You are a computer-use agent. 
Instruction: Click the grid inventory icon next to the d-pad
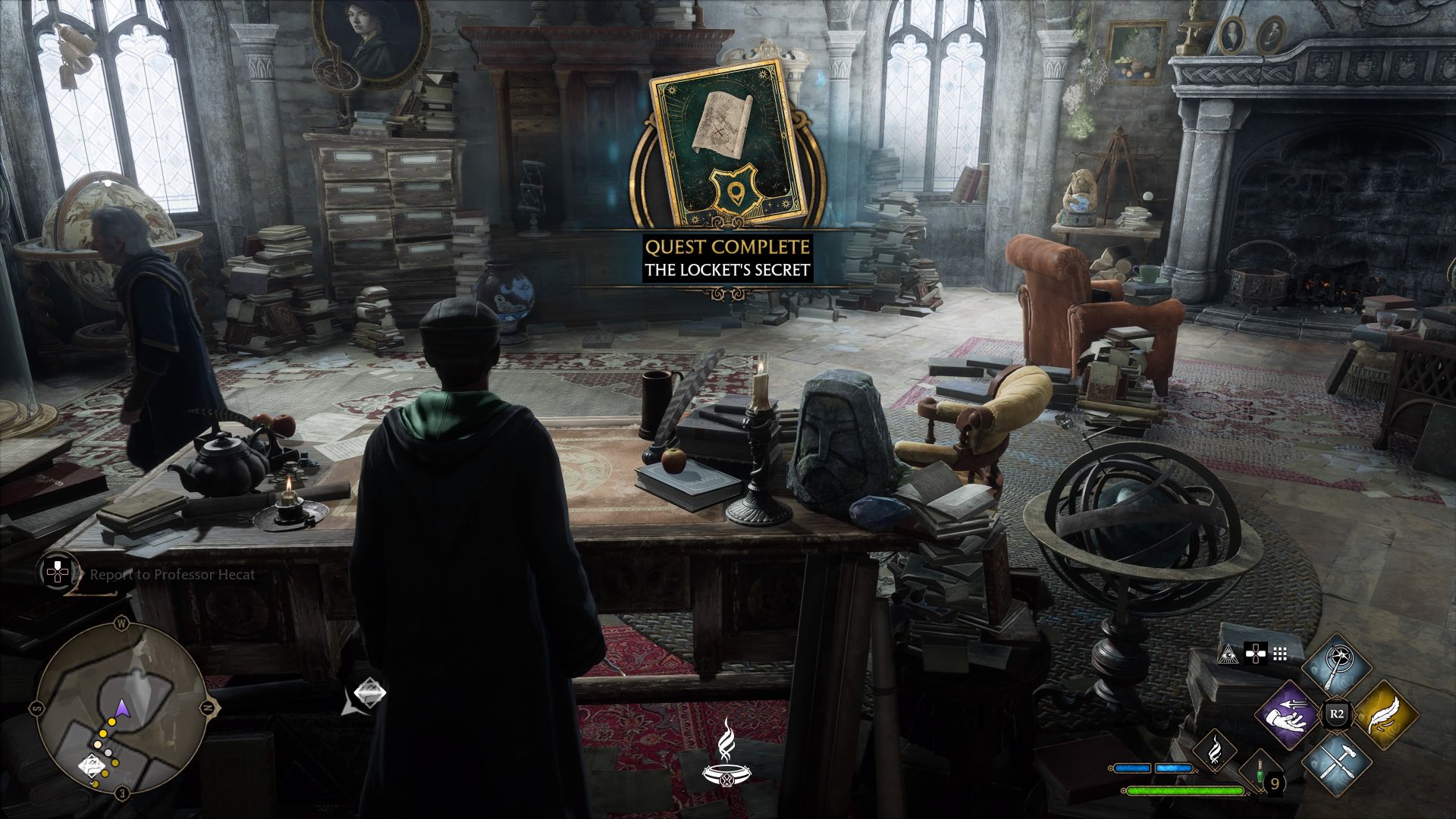click(1280, 654)
